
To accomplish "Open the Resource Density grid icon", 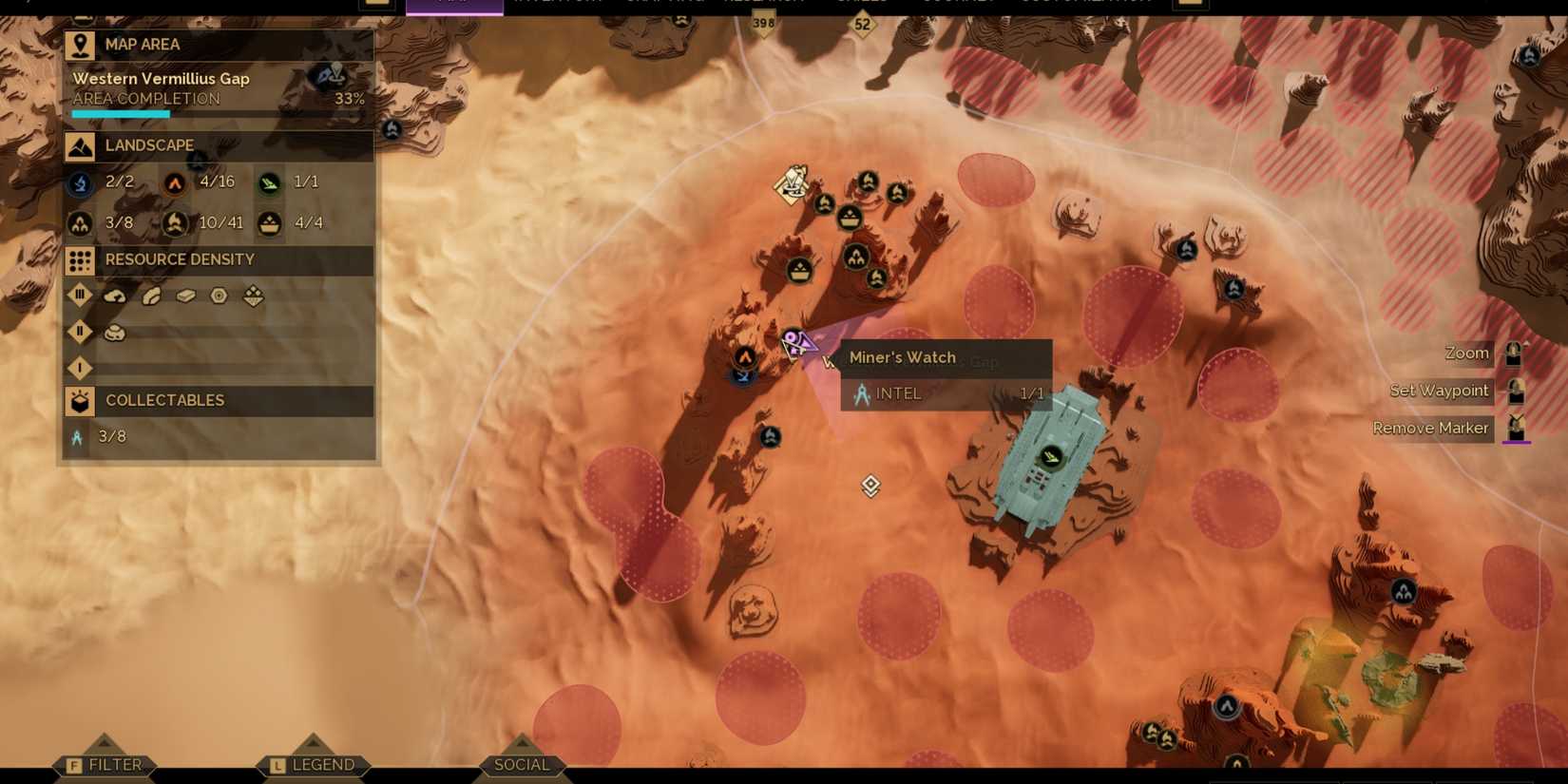I will pyautogui.click(x=78, y=259).
